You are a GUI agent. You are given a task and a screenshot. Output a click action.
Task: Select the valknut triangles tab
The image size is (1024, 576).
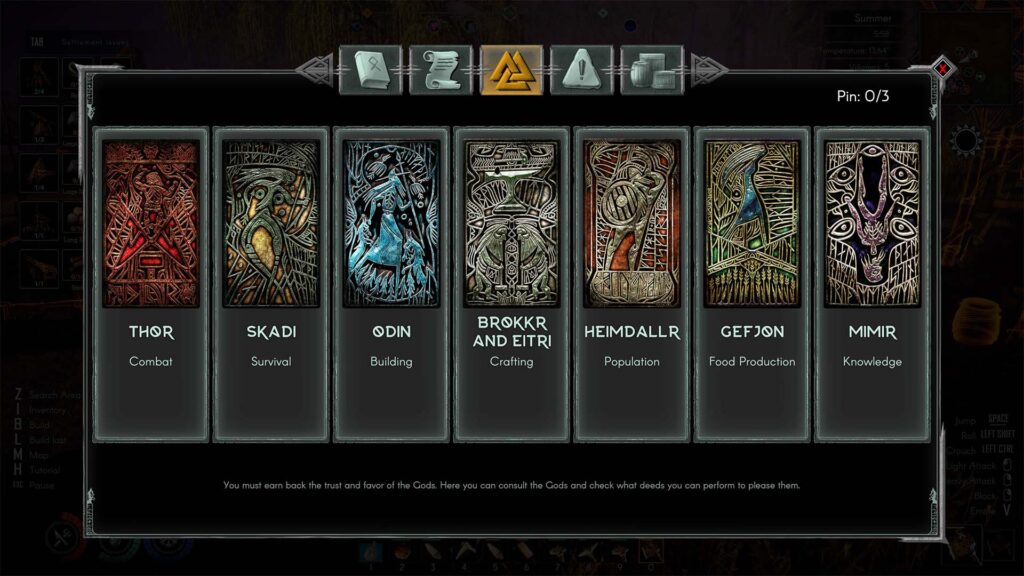pyautogui.click(x=511, y=70)
